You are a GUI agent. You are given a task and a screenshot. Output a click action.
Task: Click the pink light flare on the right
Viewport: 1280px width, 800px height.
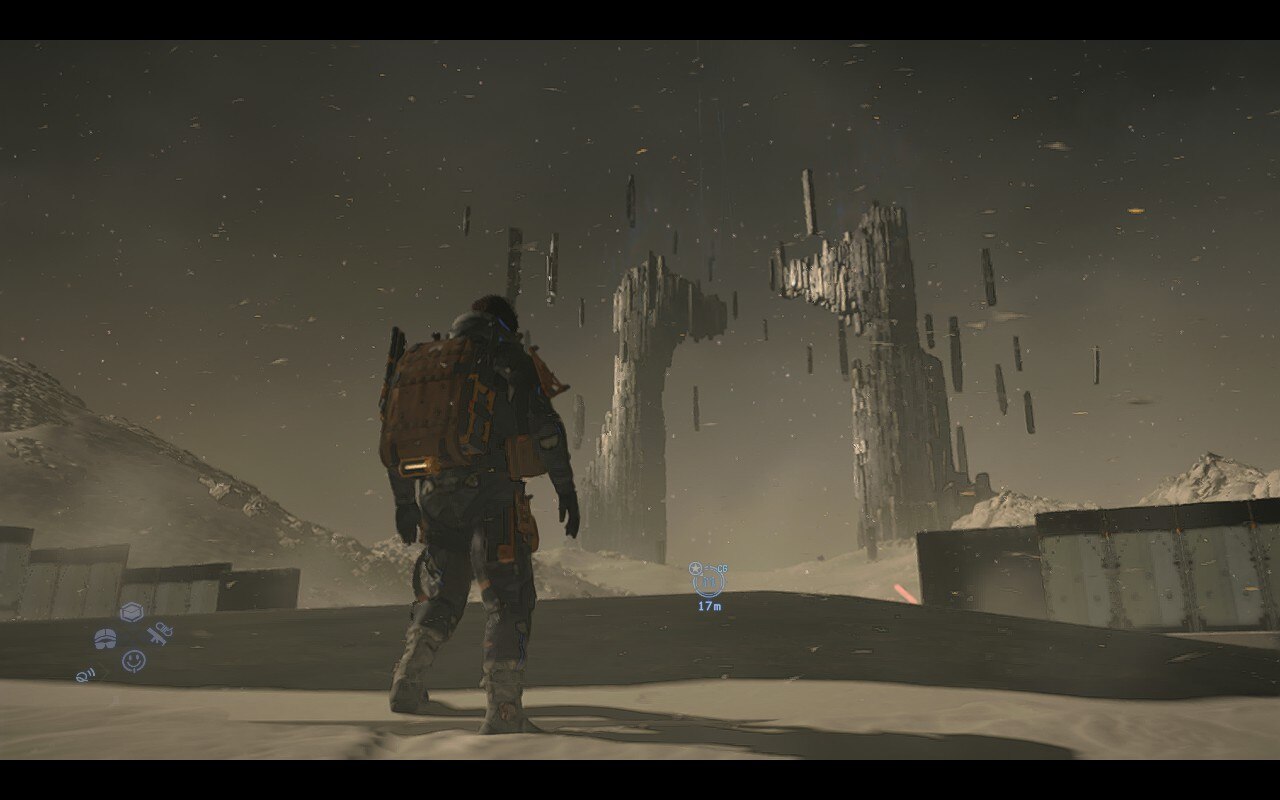click(905, 592)
